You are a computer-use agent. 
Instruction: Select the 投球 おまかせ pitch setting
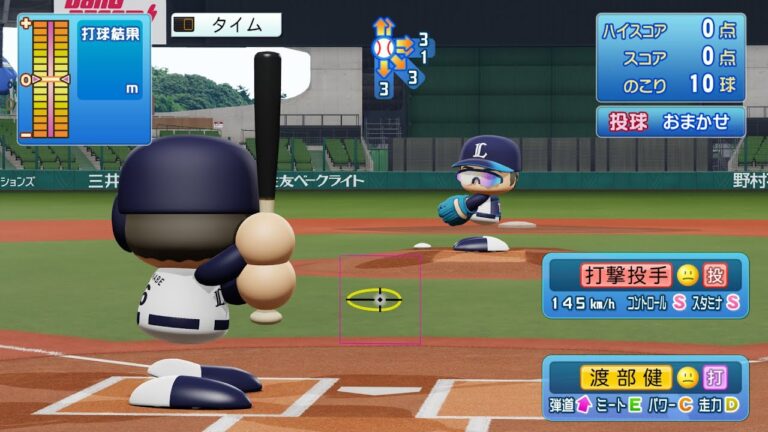click(x=670, y=121)
